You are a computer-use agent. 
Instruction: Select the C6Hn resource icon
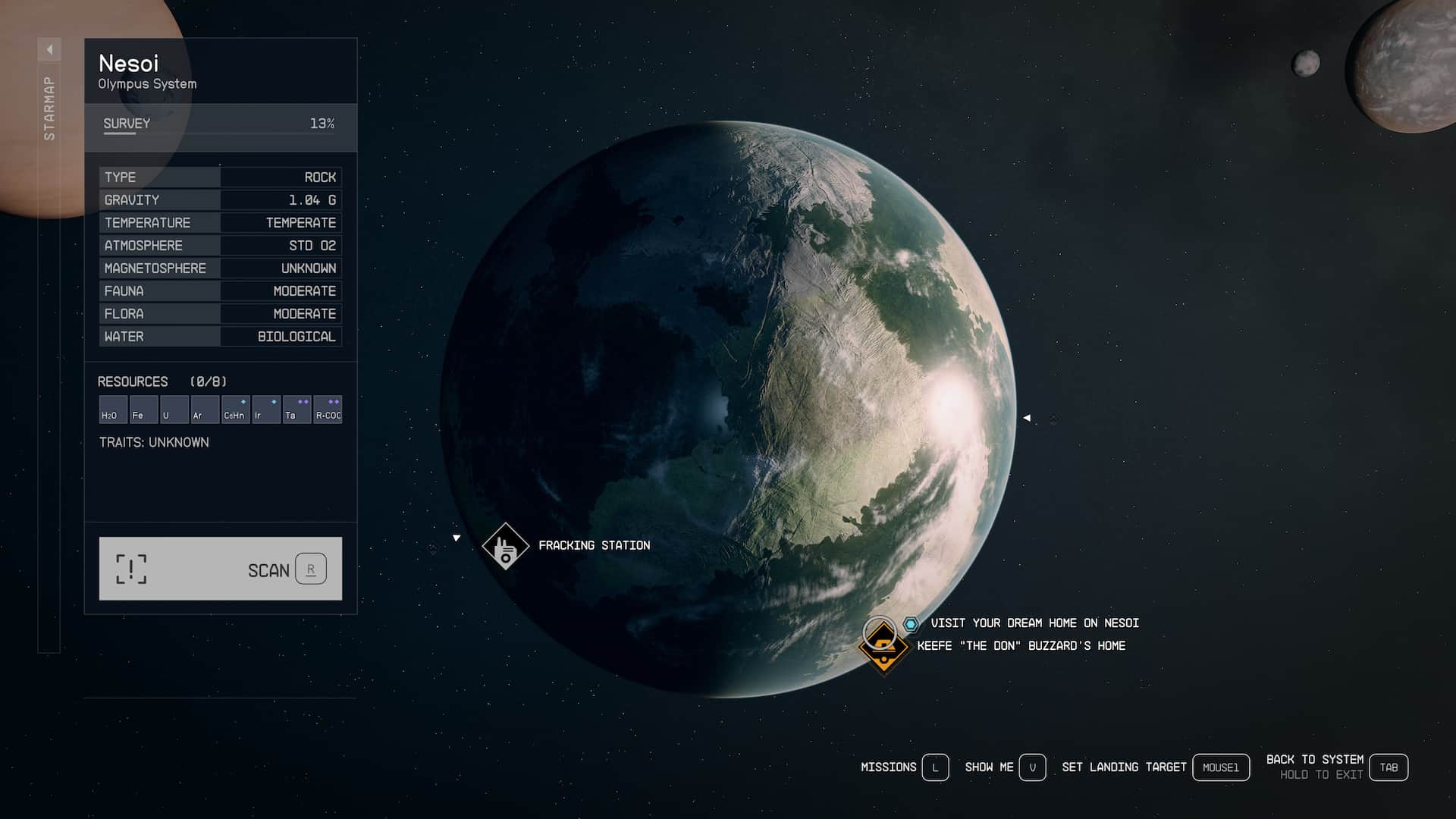tap(235, 409)
